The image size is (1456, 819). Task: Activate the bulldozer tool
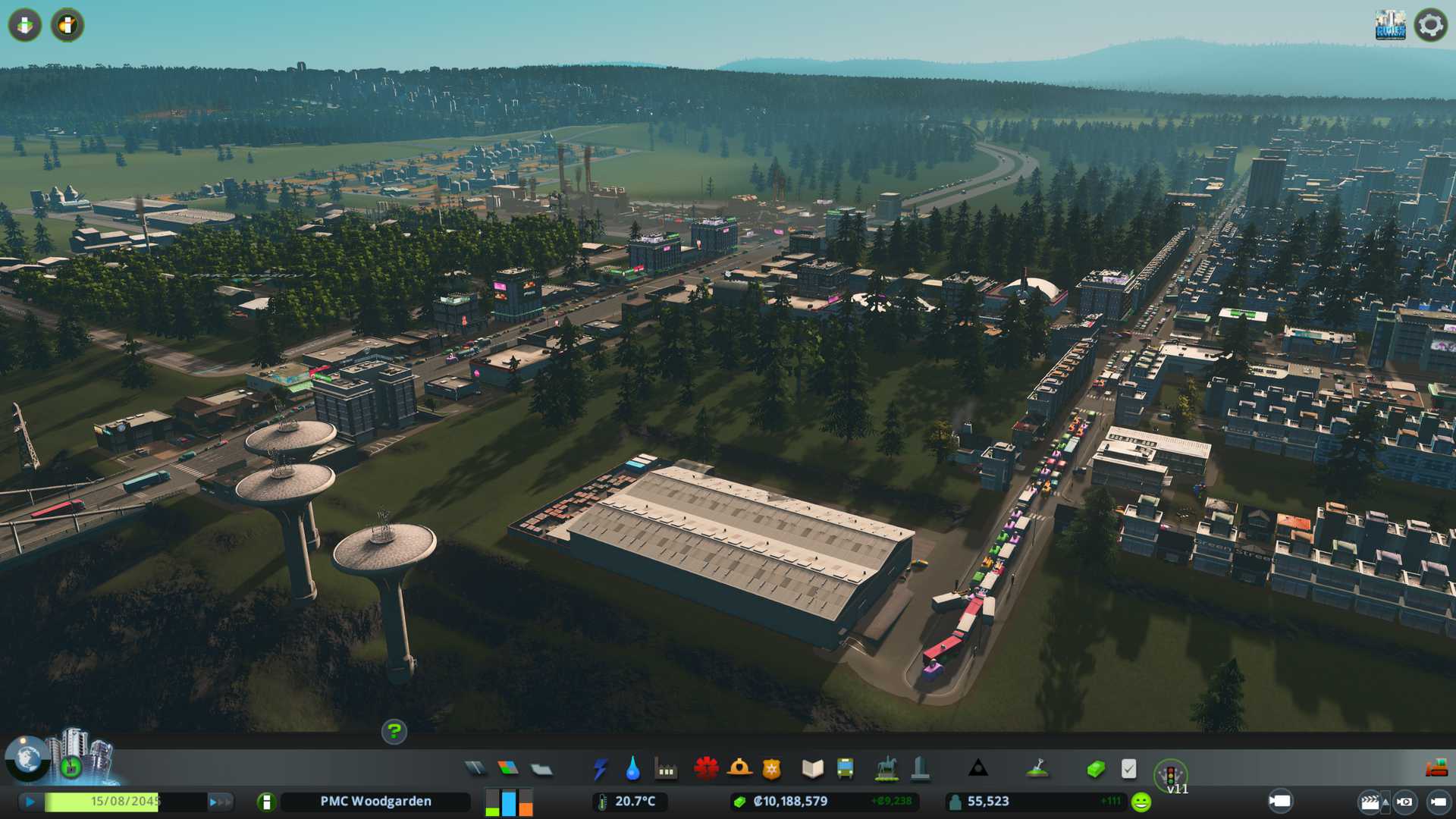pyautogui.click(x=1436, y=769)
